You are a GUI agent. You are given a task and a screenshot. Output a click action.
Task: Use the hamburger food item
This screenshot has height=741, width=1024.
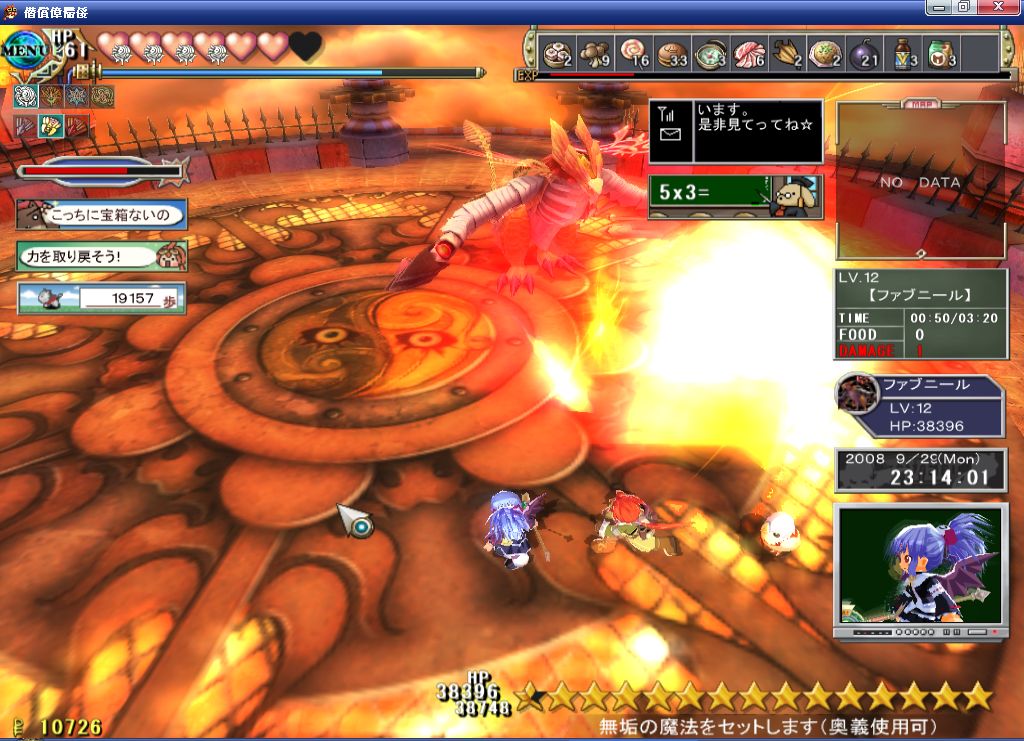coord(672,53)
